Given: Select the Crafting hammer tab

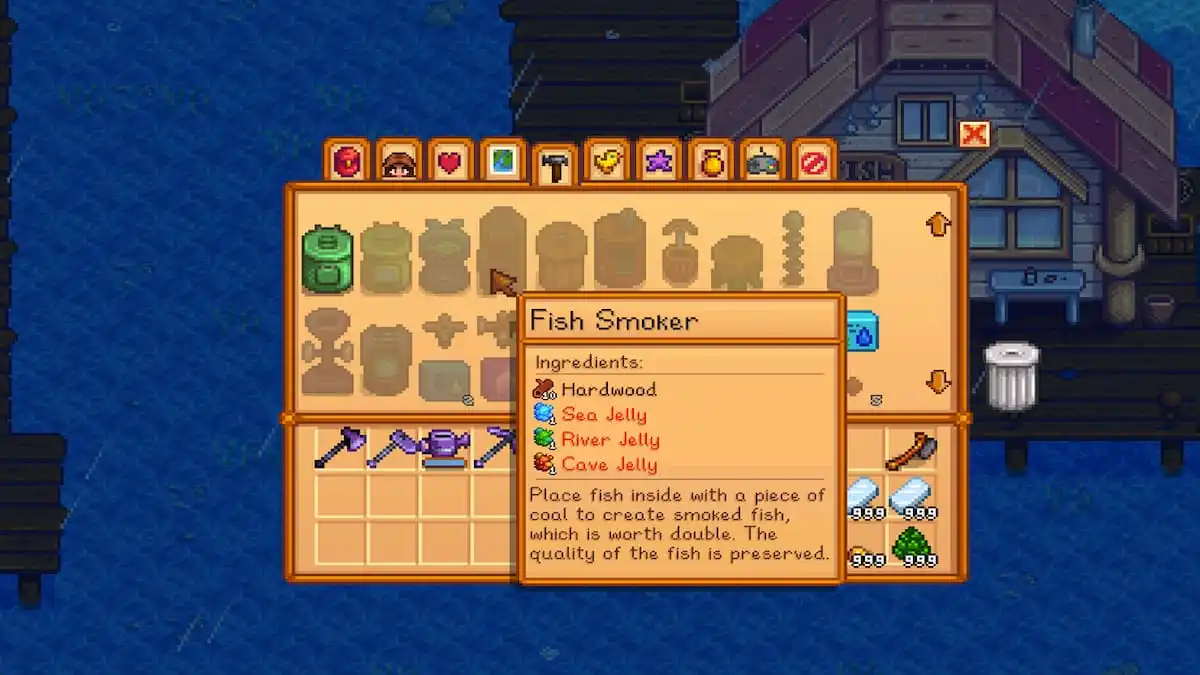Looking at the screenshot, I should 554,165.
